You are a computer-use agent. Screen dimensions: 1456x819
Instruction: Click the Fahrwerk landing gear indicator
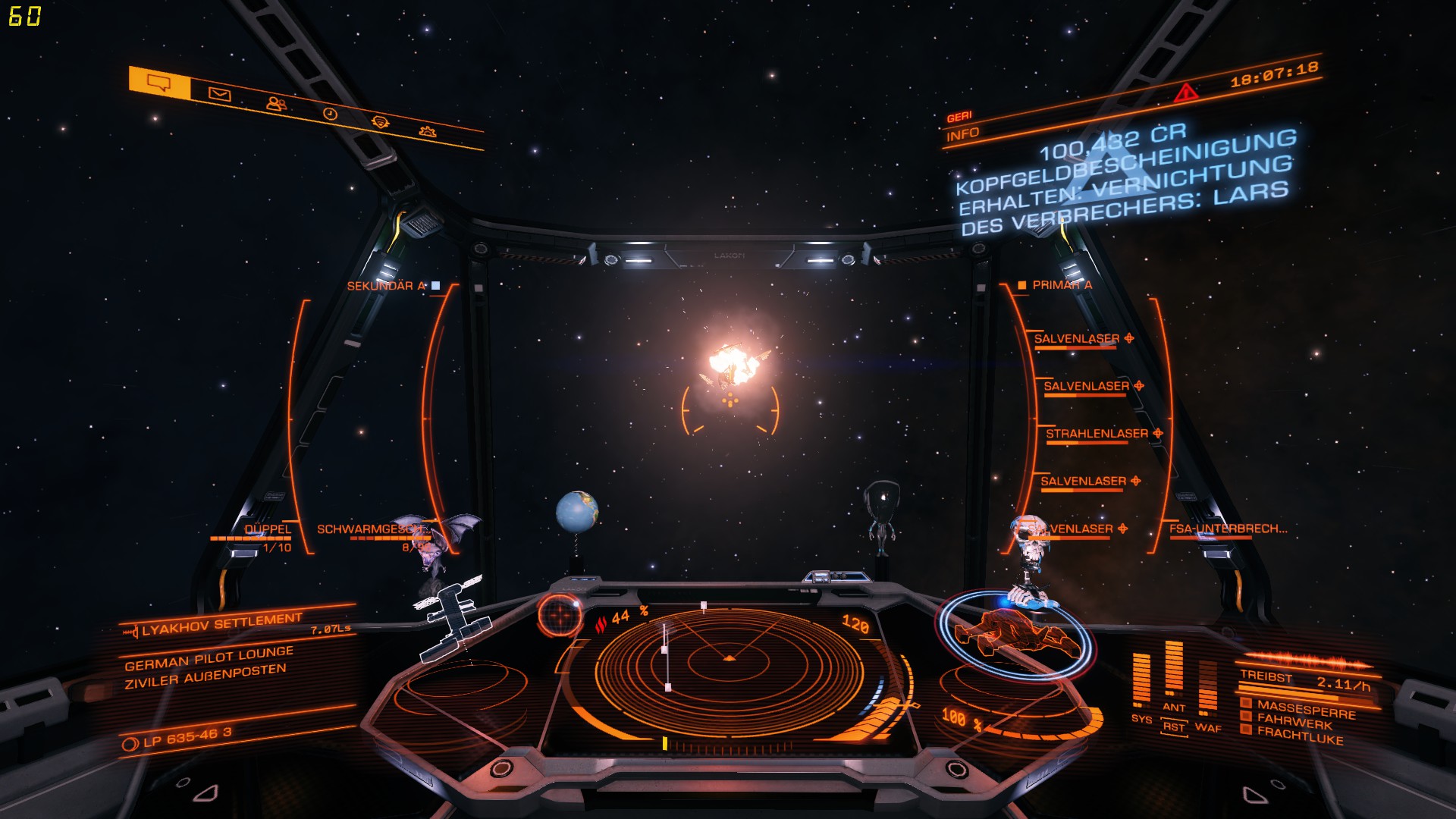click(1294, 723)
